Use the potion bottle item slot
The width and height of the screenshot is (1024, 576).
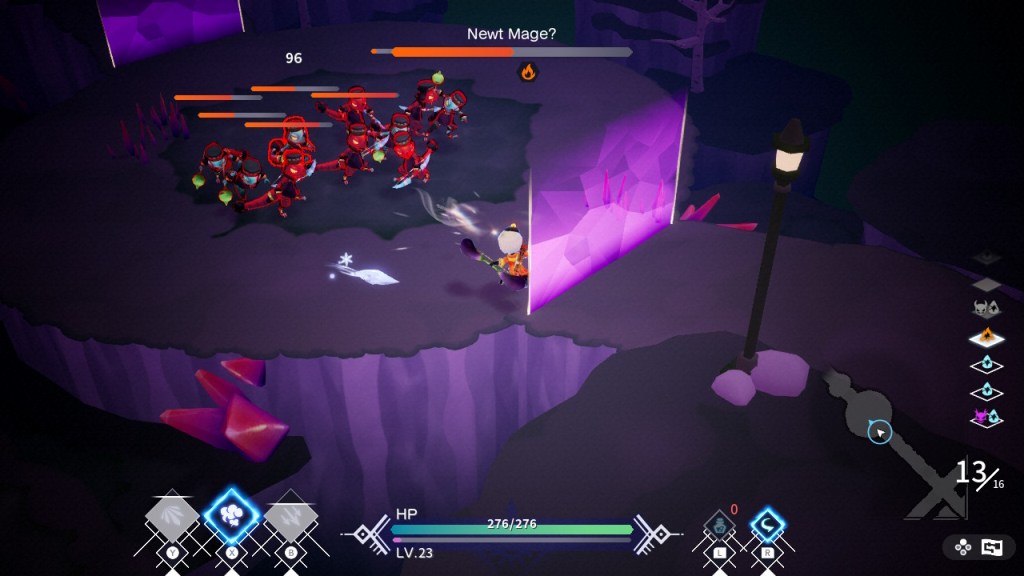coord(719,525)
